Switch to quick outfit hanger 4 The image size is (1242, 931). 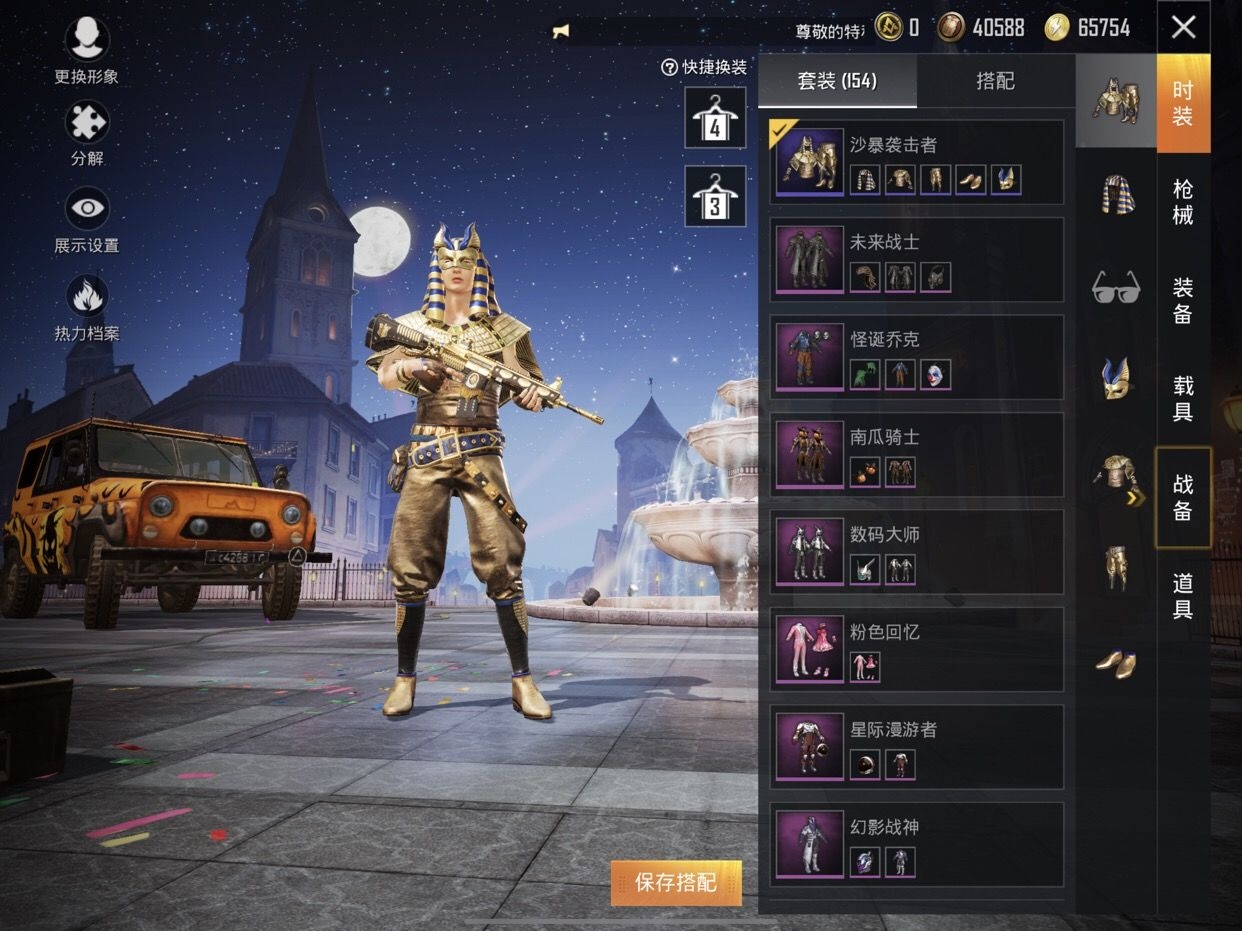[715, 118]
